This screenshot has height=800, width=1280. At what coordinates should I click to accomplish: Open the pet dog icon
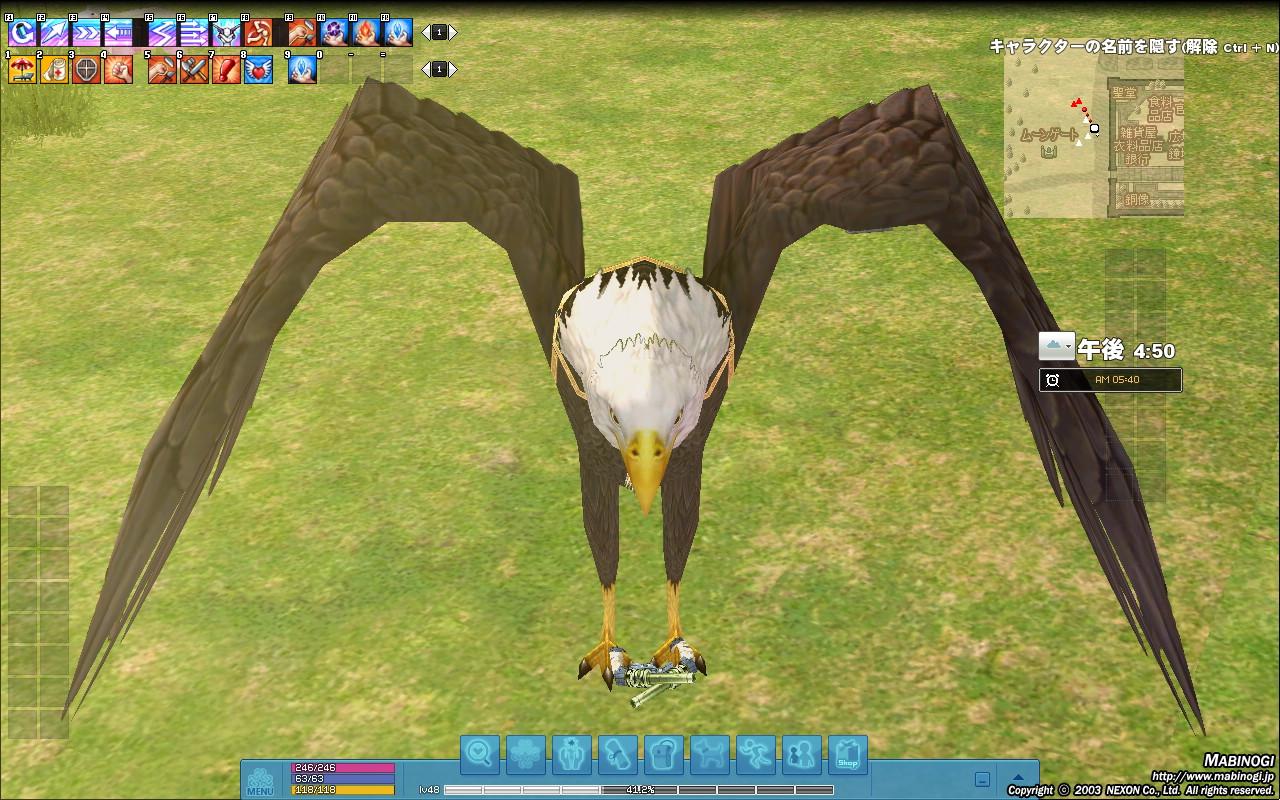point(710,755)
